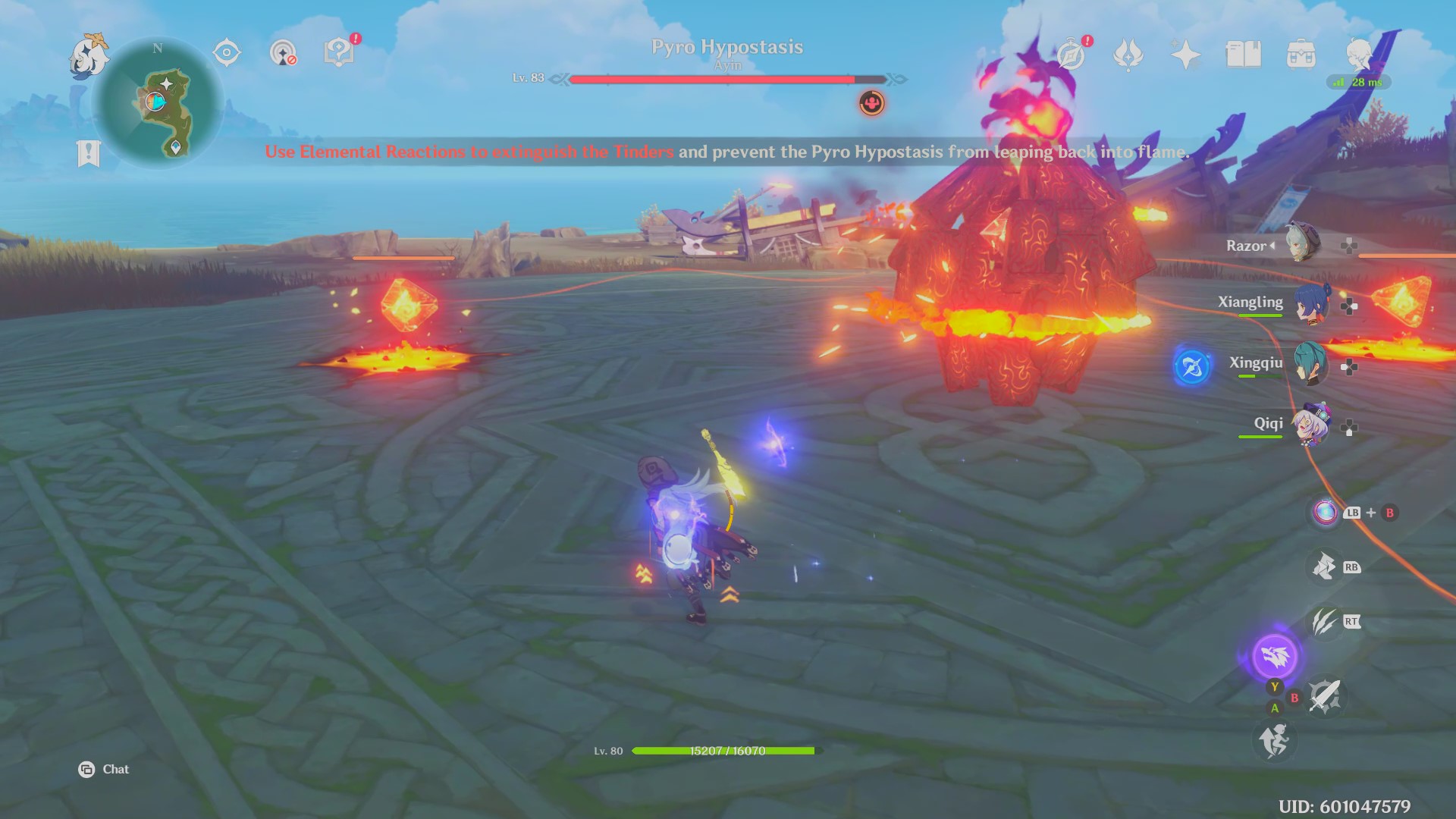This screenshot has width=1456, height=819.
Task: Open the Wish screen via wings icon
Action: click(1128, 55)
